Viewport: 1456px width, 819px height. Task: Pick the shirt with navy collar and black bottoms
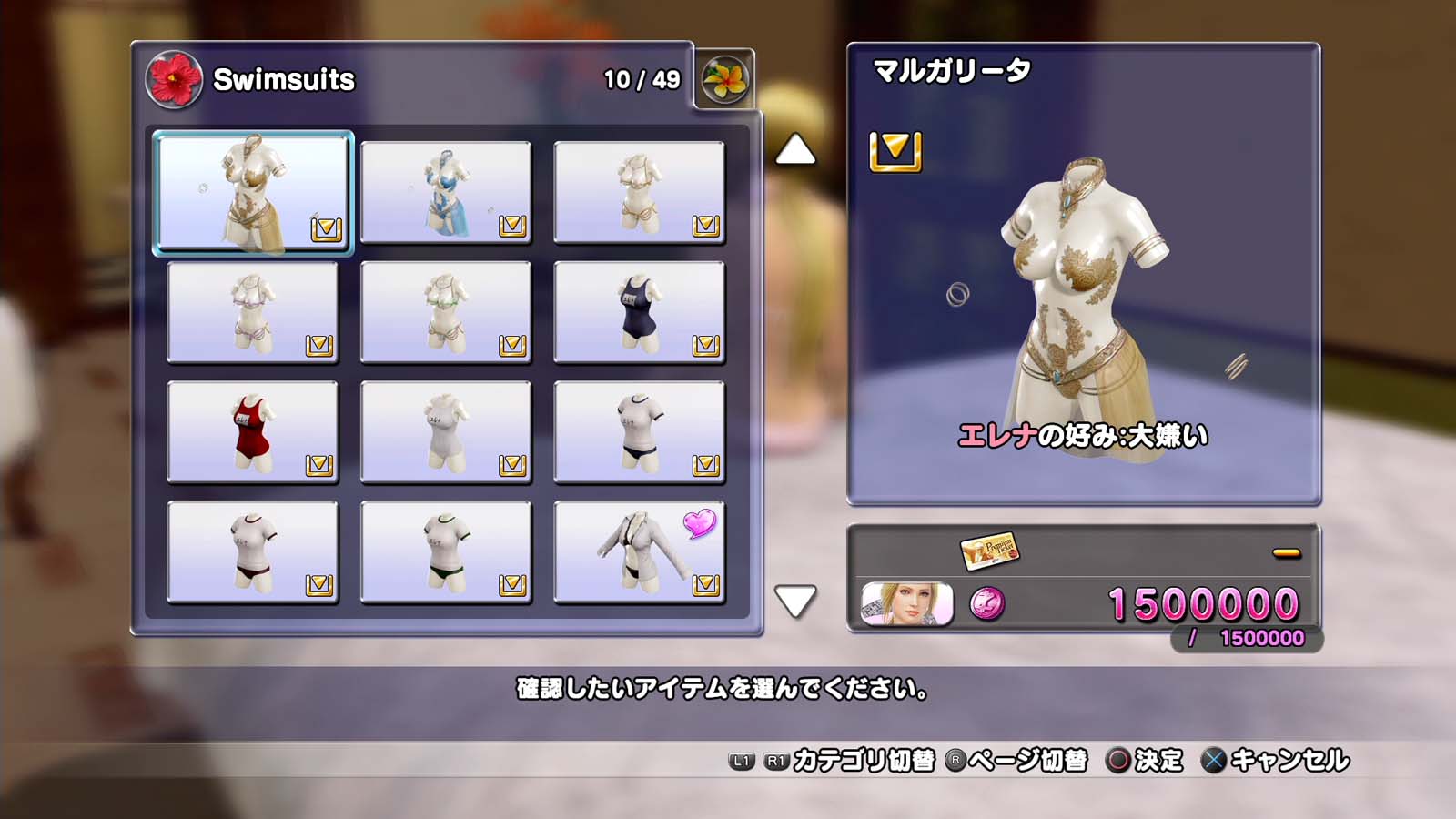[639, 432]
